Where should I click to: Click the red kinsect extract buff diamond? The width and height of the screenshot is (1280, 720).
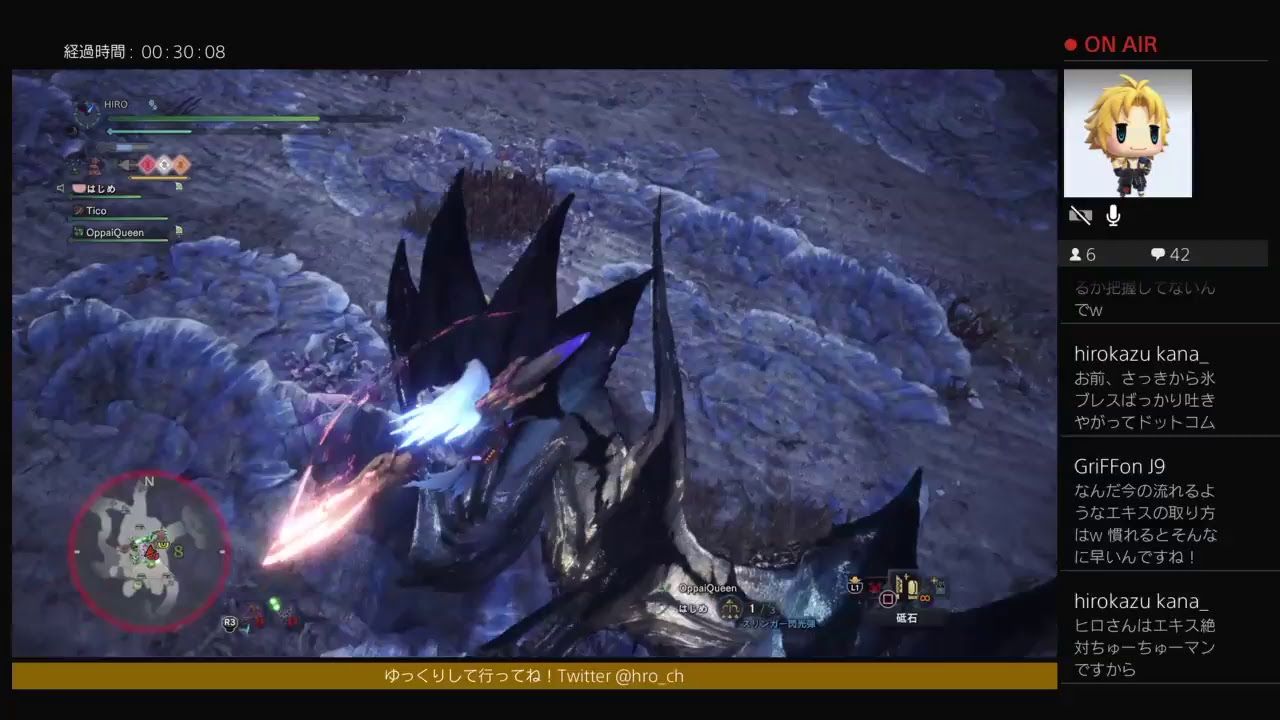[x=146, y=165]
